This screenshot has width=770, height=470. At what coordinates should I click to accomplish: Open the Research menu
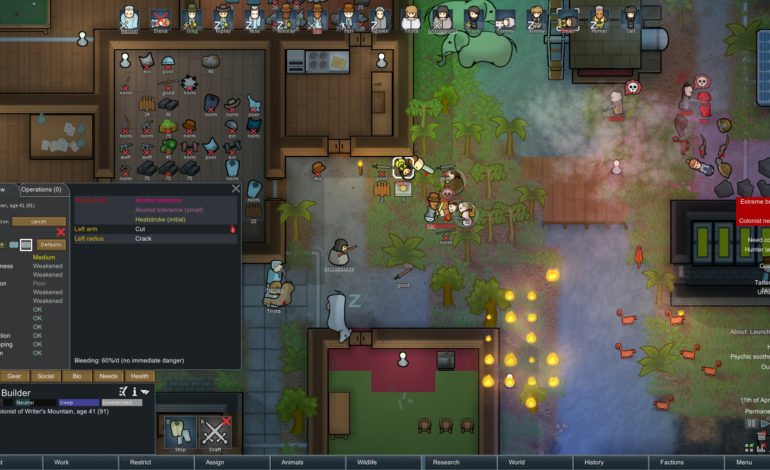(x=443, y=462)
